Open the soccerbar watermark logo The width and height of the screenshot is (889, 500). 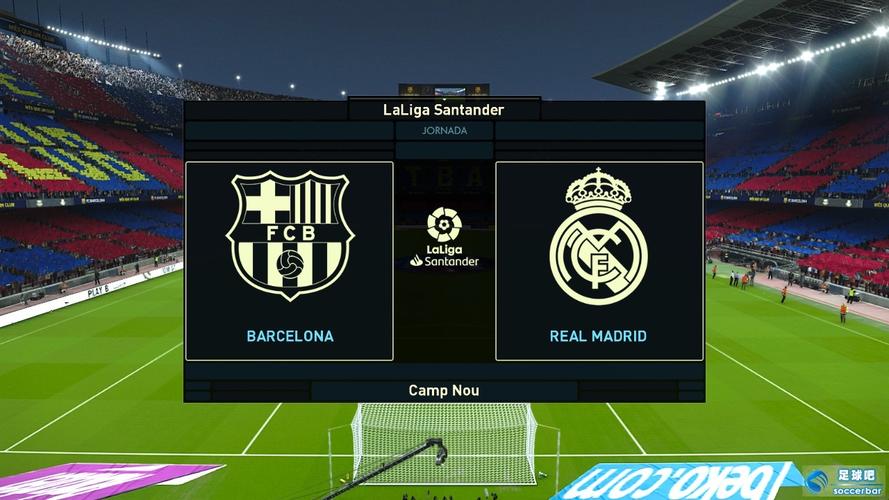point(843,481)
